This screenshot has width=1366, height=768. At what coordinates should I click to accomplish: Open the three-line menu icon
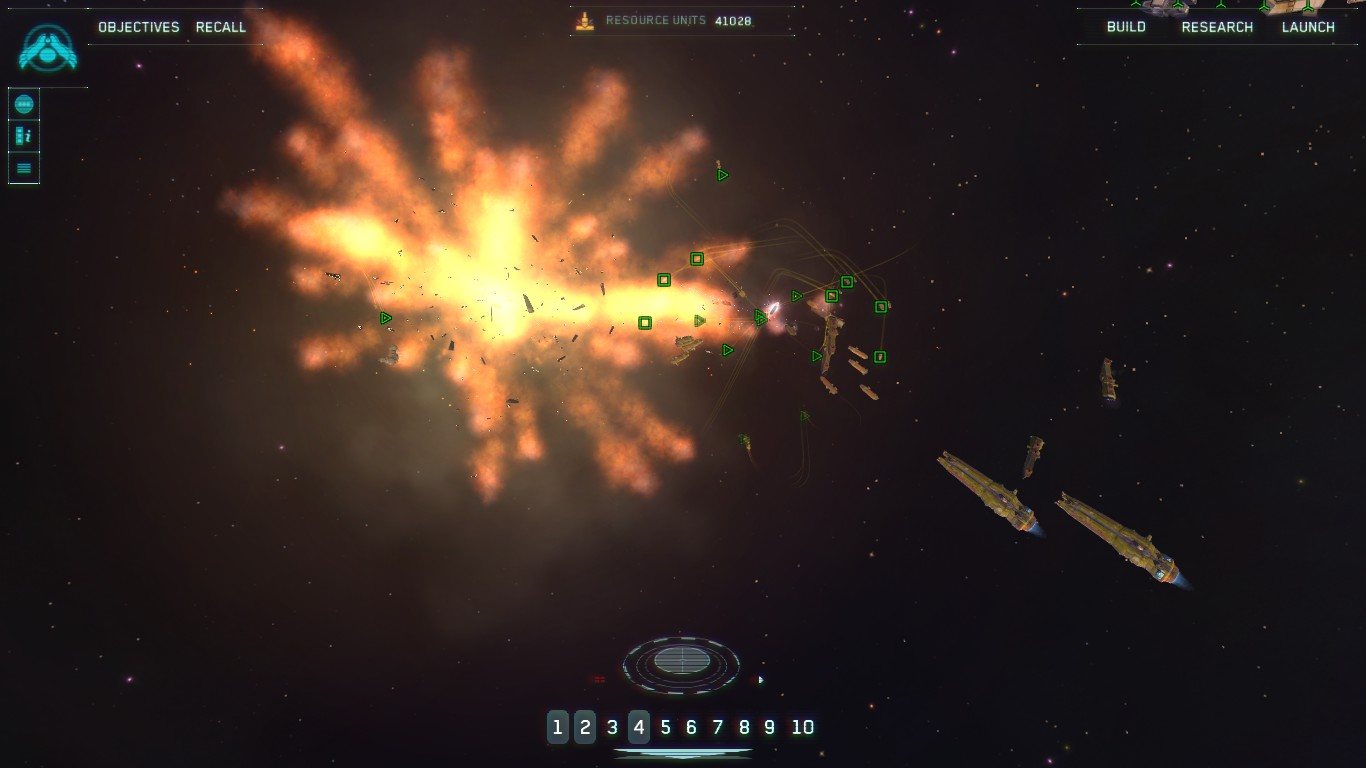pyautogui.click(x=24, y=168)
